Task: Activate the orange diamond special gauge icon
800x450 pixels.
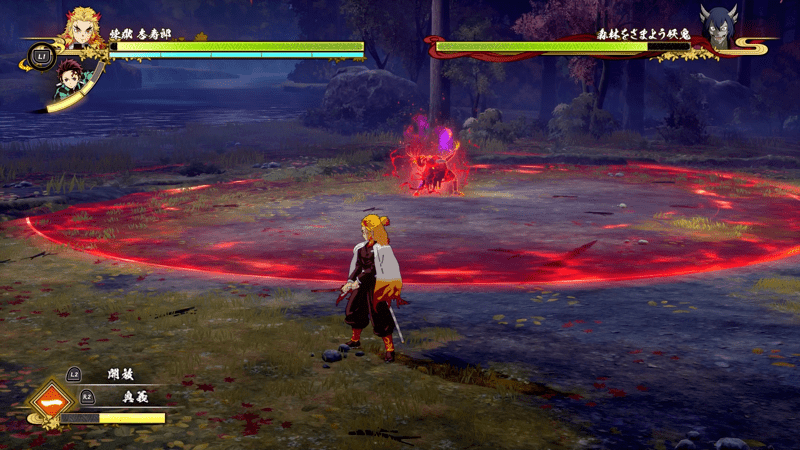Action: click(x=49, y=403)
